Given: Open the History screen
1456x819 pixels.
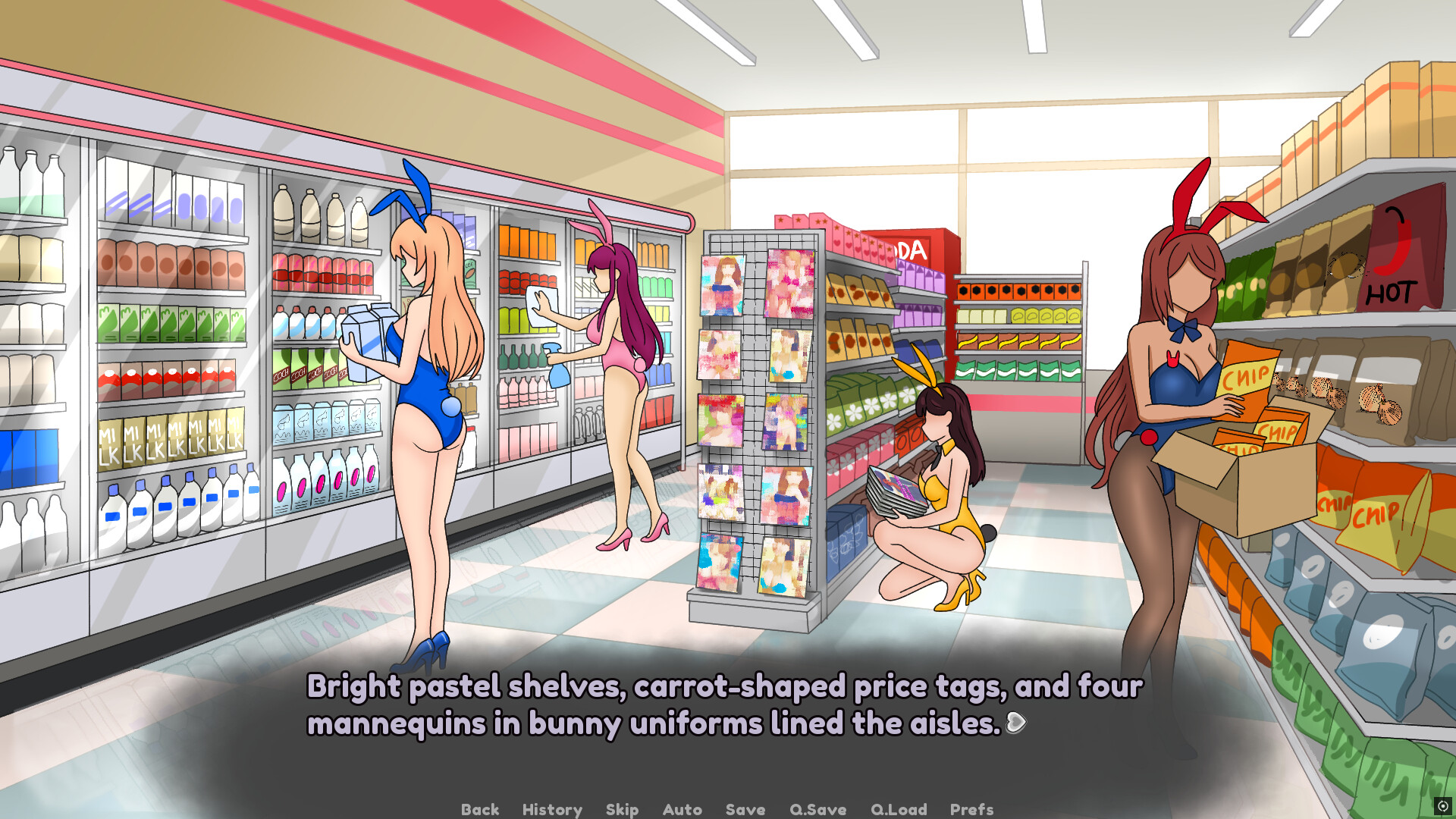Looking at the screenshot, I should pos(551,809).
